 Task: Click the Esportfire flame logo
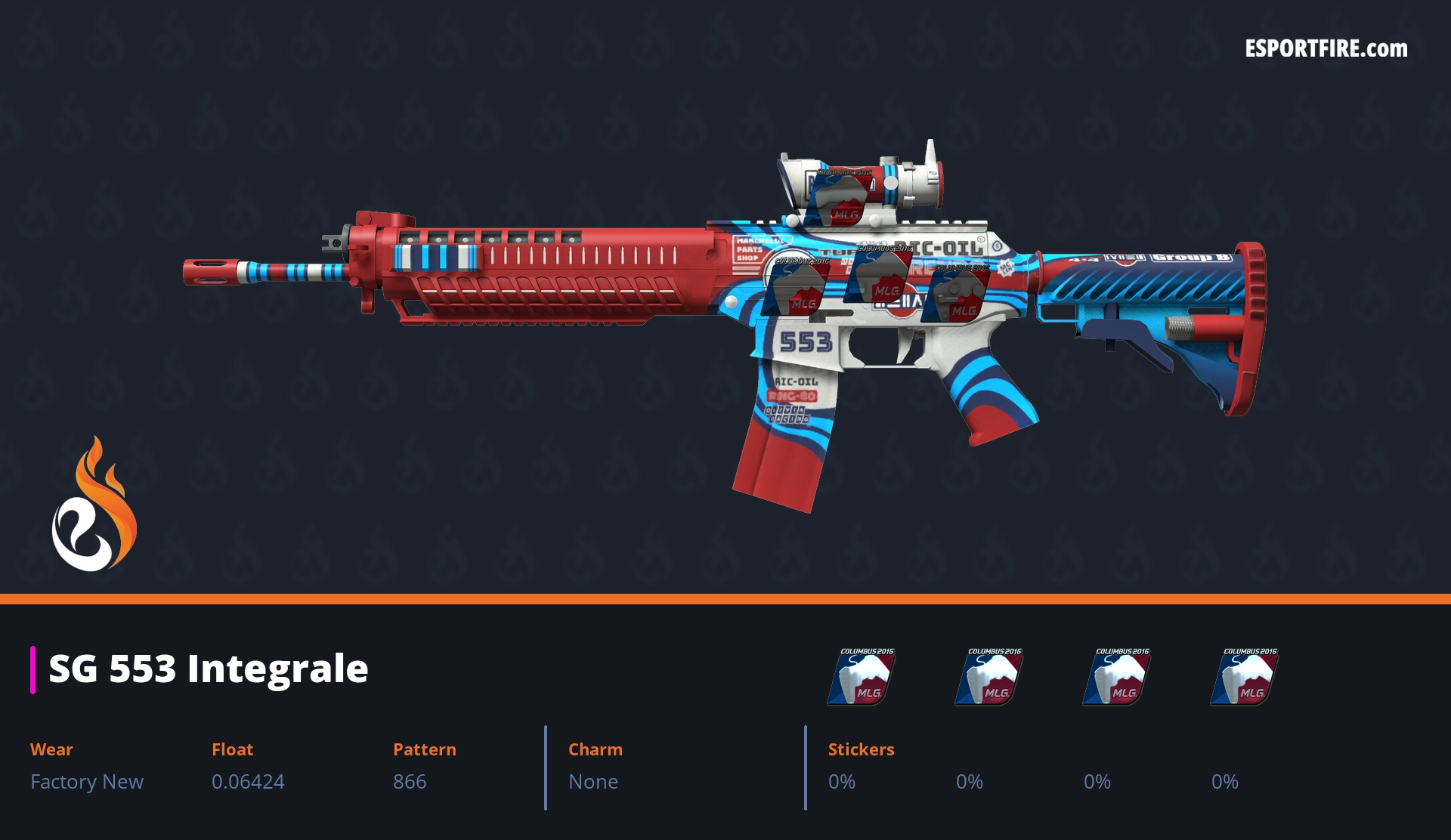(94, 505)
